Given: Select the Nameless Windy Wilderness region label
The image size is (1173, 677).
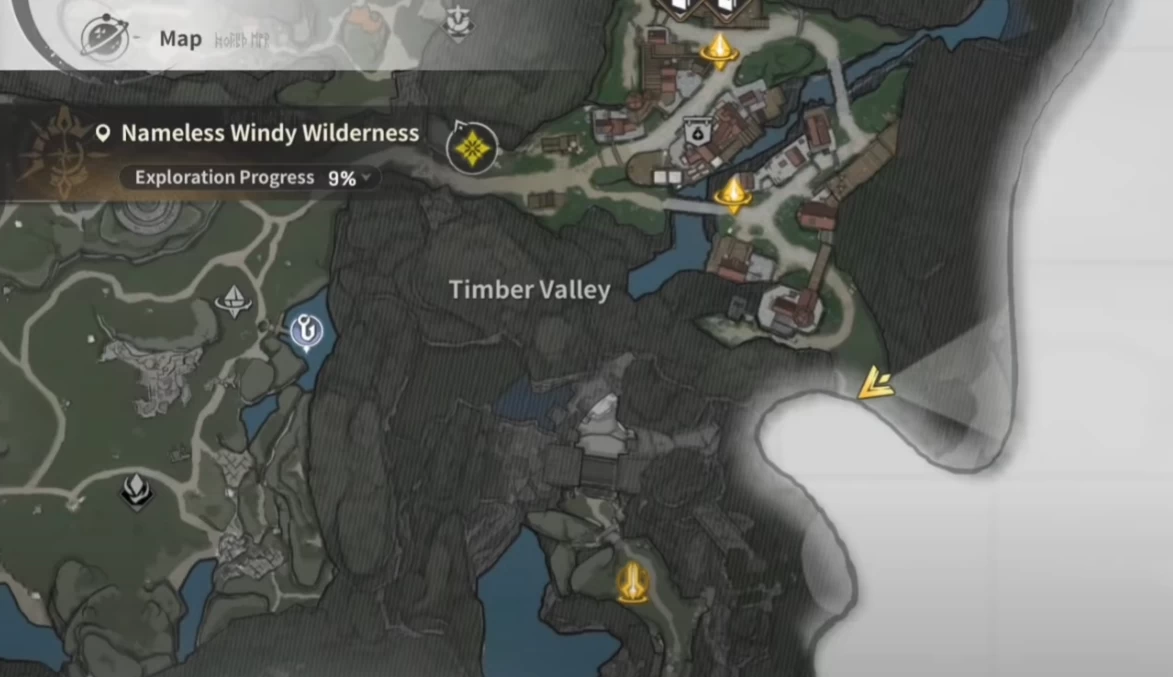Looking at the screenshot, I should (270, 133).
